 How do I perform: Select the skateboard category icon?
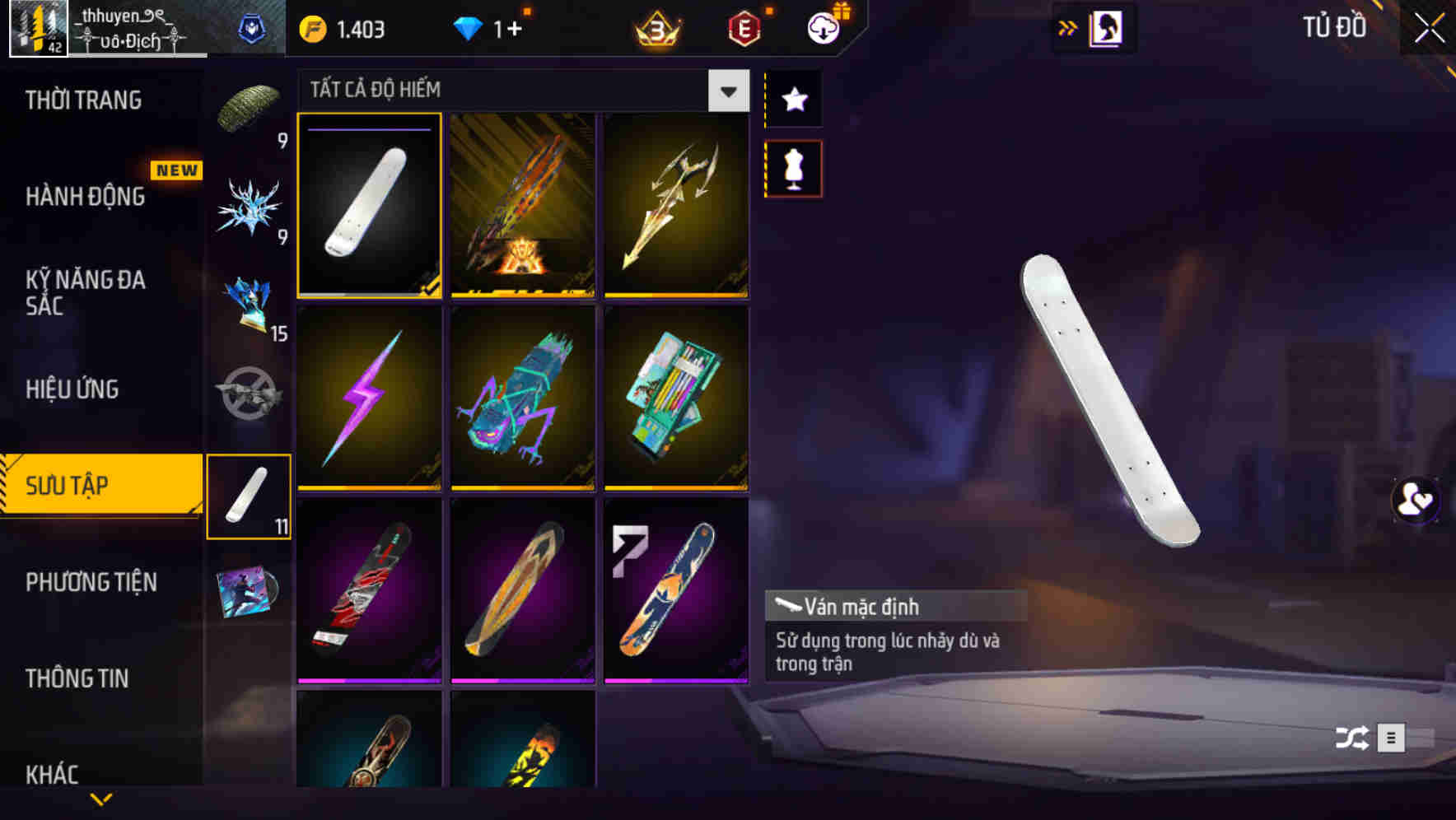[x=250, y=494]
